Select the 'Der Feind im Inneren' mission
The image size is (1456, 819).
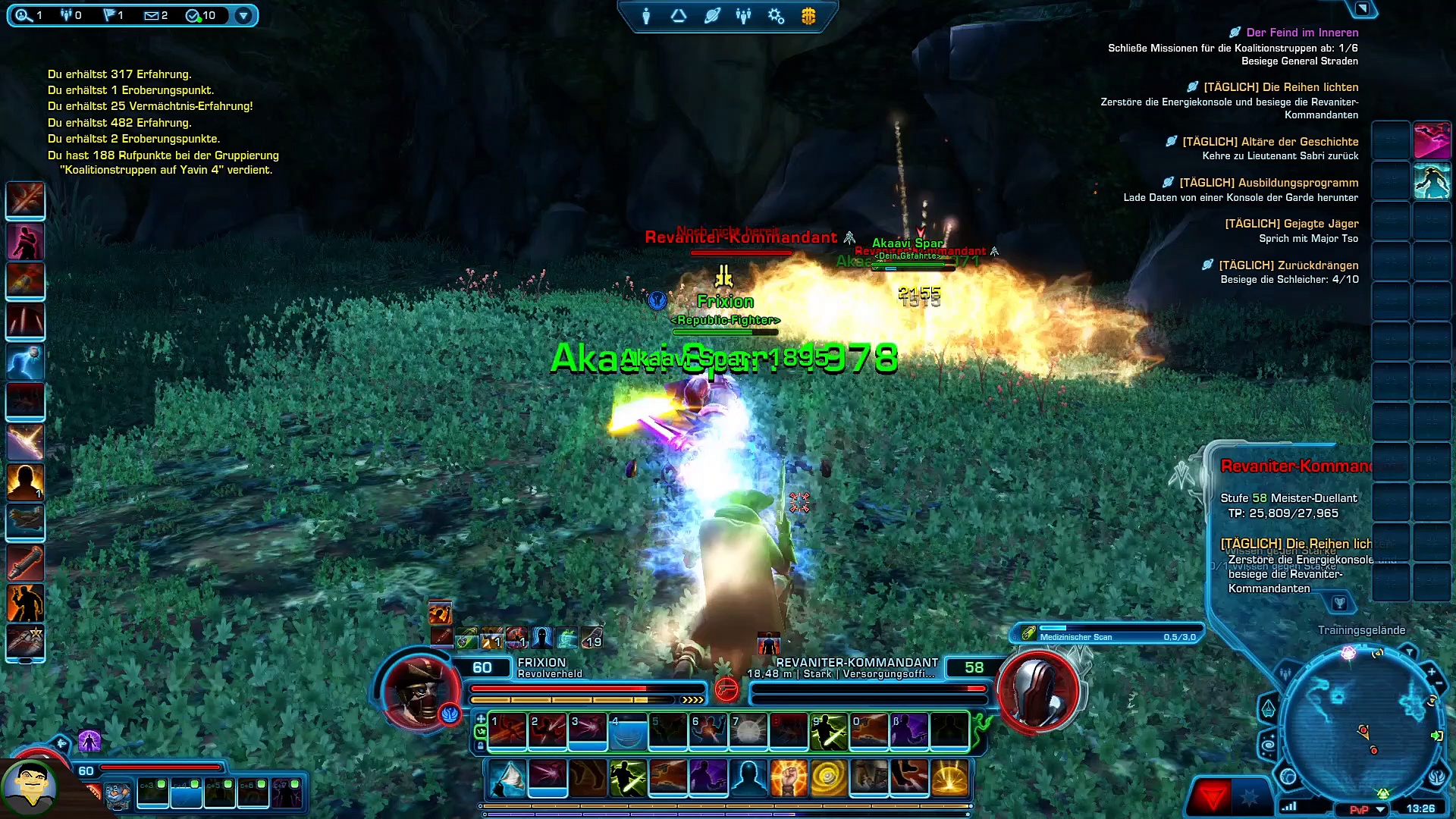tap(1302, 33)
